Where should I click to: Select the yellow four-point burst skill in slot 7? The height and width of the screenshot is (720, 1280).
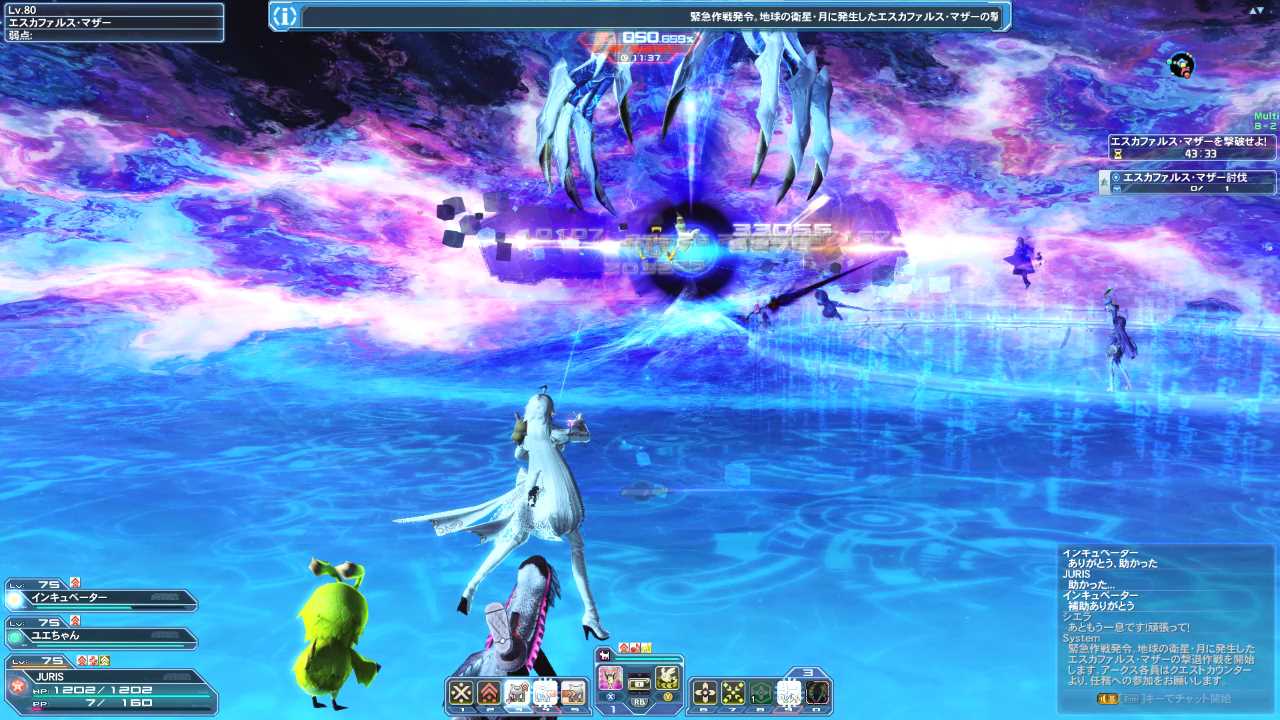(x=733, y=690)
